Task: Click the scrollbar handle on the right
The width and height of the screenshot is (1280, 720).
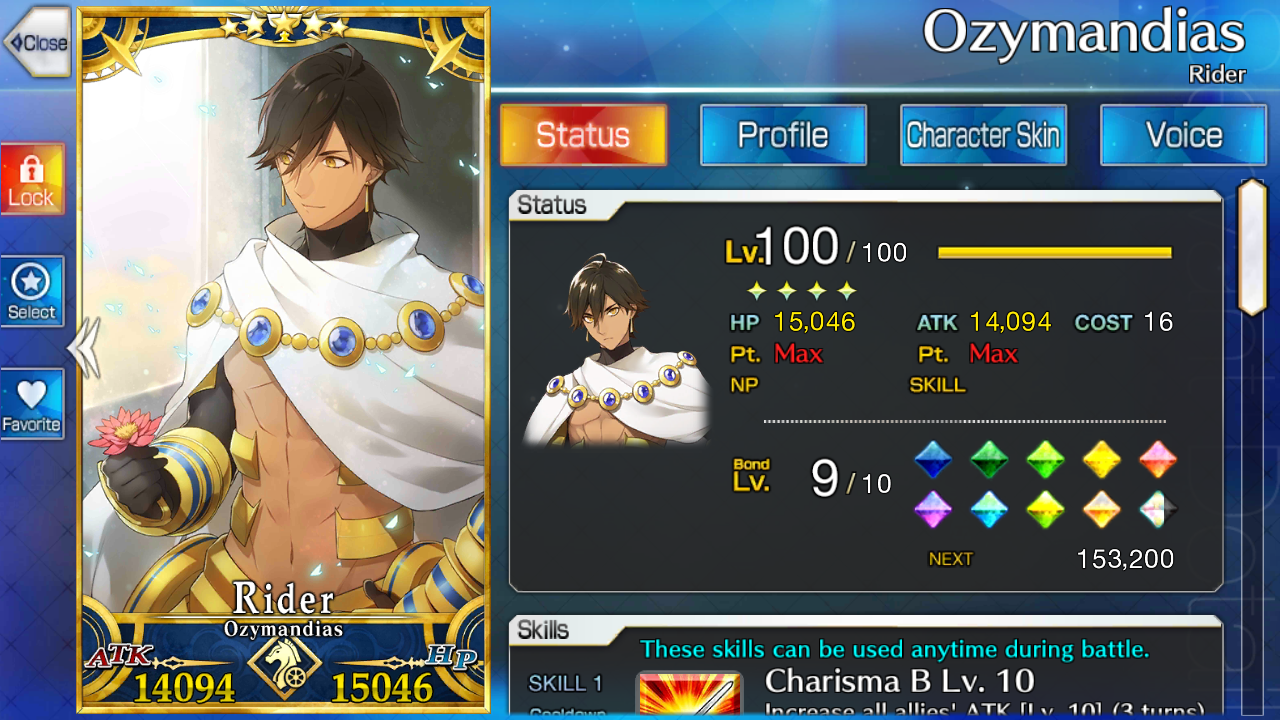Action: (x=1252, y=247)
